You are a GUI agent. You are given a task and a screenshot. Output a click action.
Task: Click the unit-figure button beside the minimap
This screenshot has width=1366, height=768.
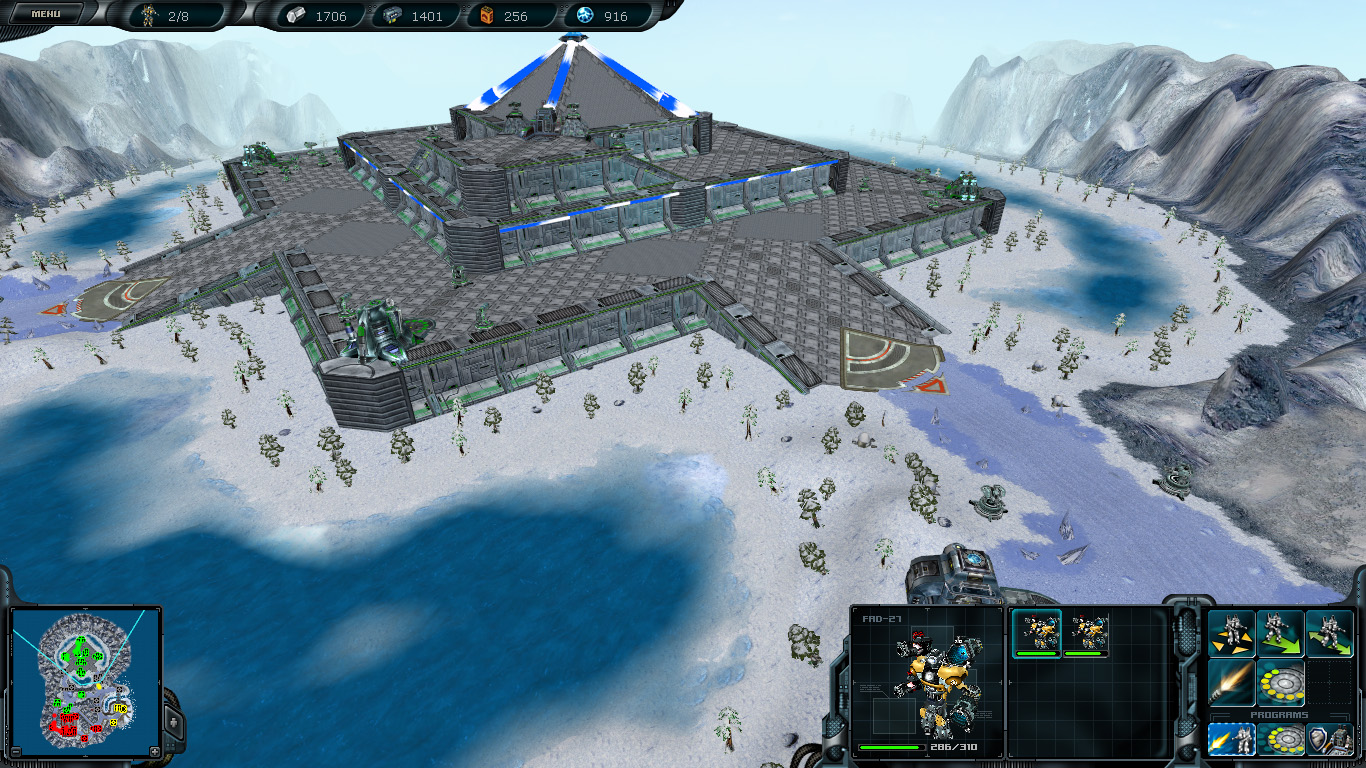point(174,720)
